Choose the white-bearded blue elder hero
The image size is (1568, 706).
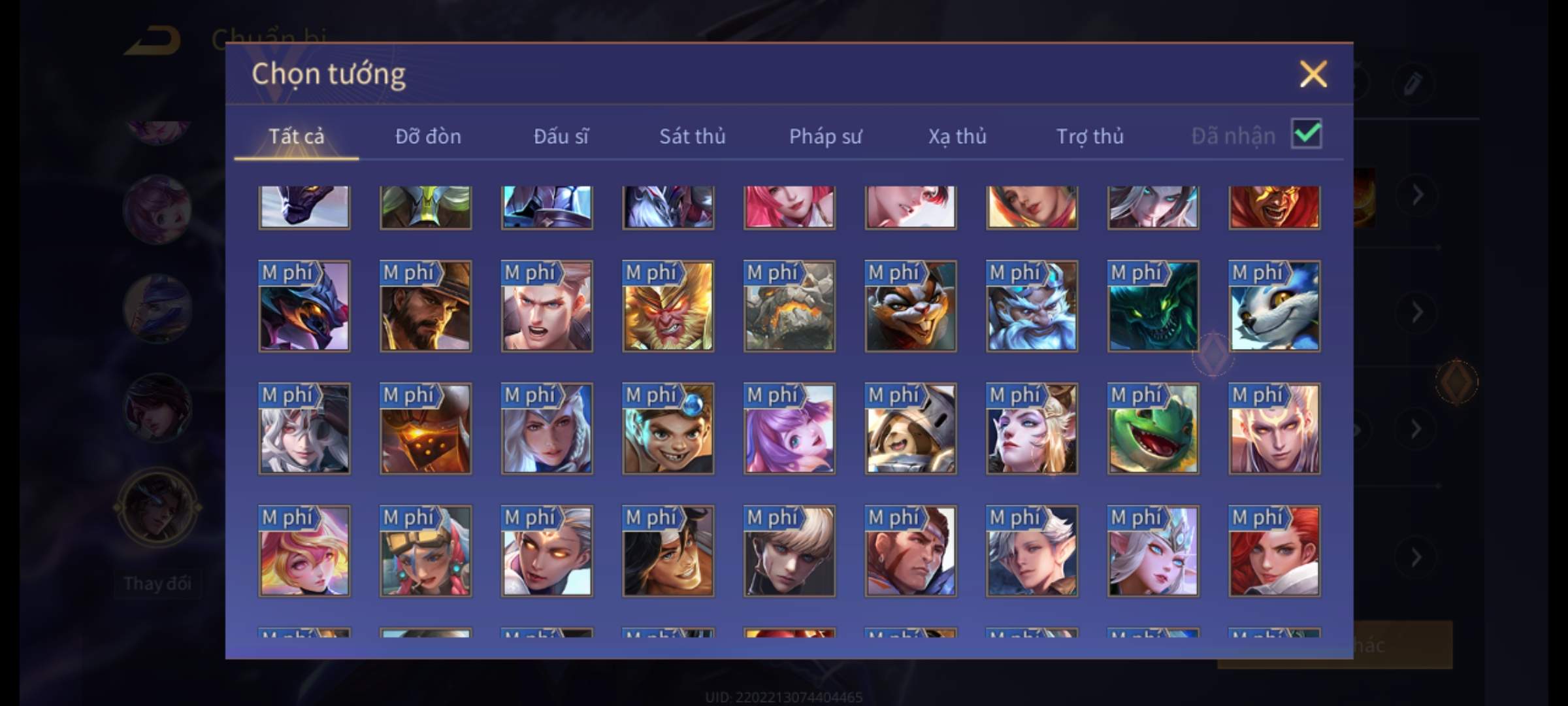[1032, 307]
